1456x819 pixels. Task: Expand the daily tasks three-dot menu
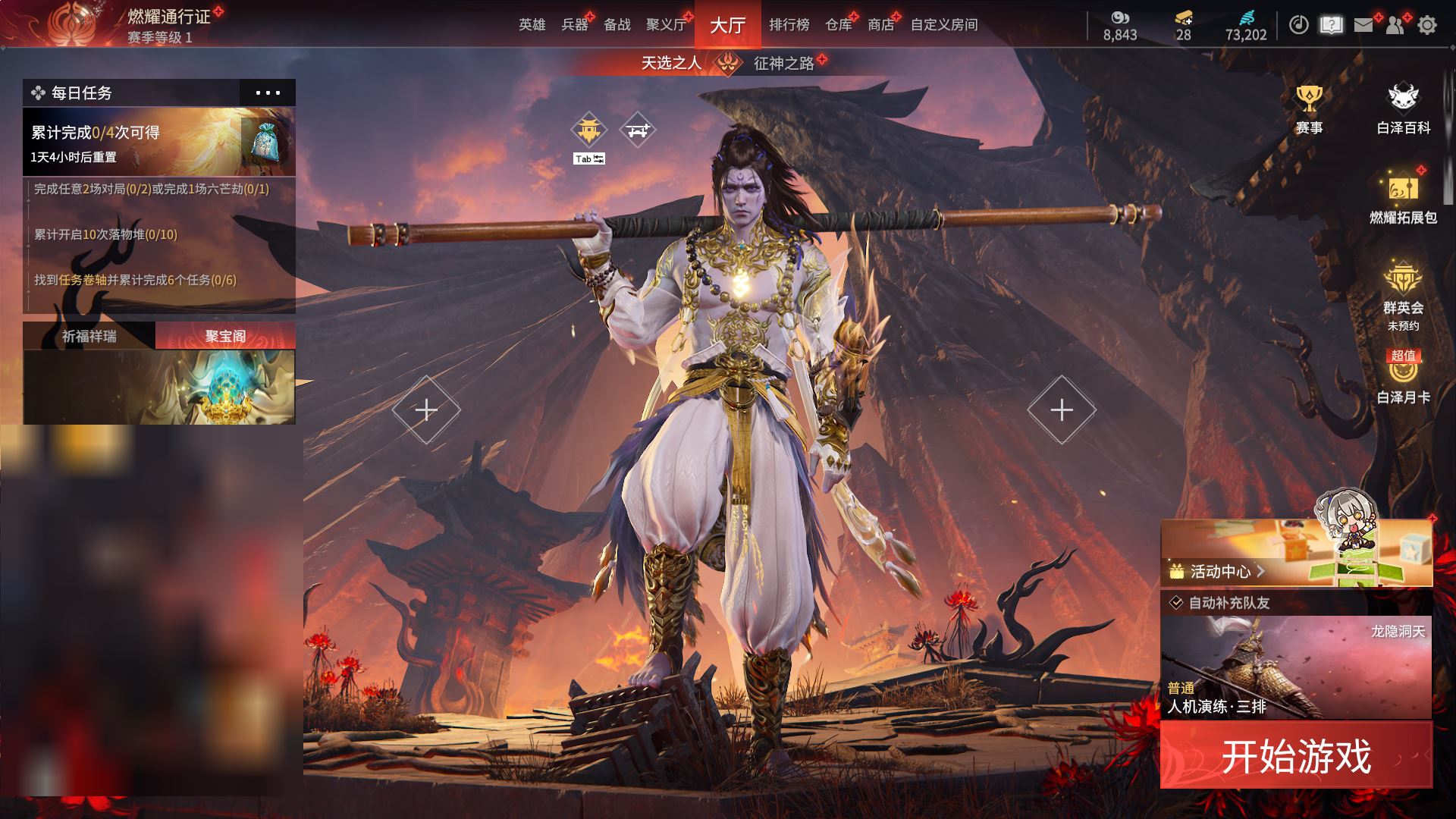pyautogui.click(x=268, y=93)
